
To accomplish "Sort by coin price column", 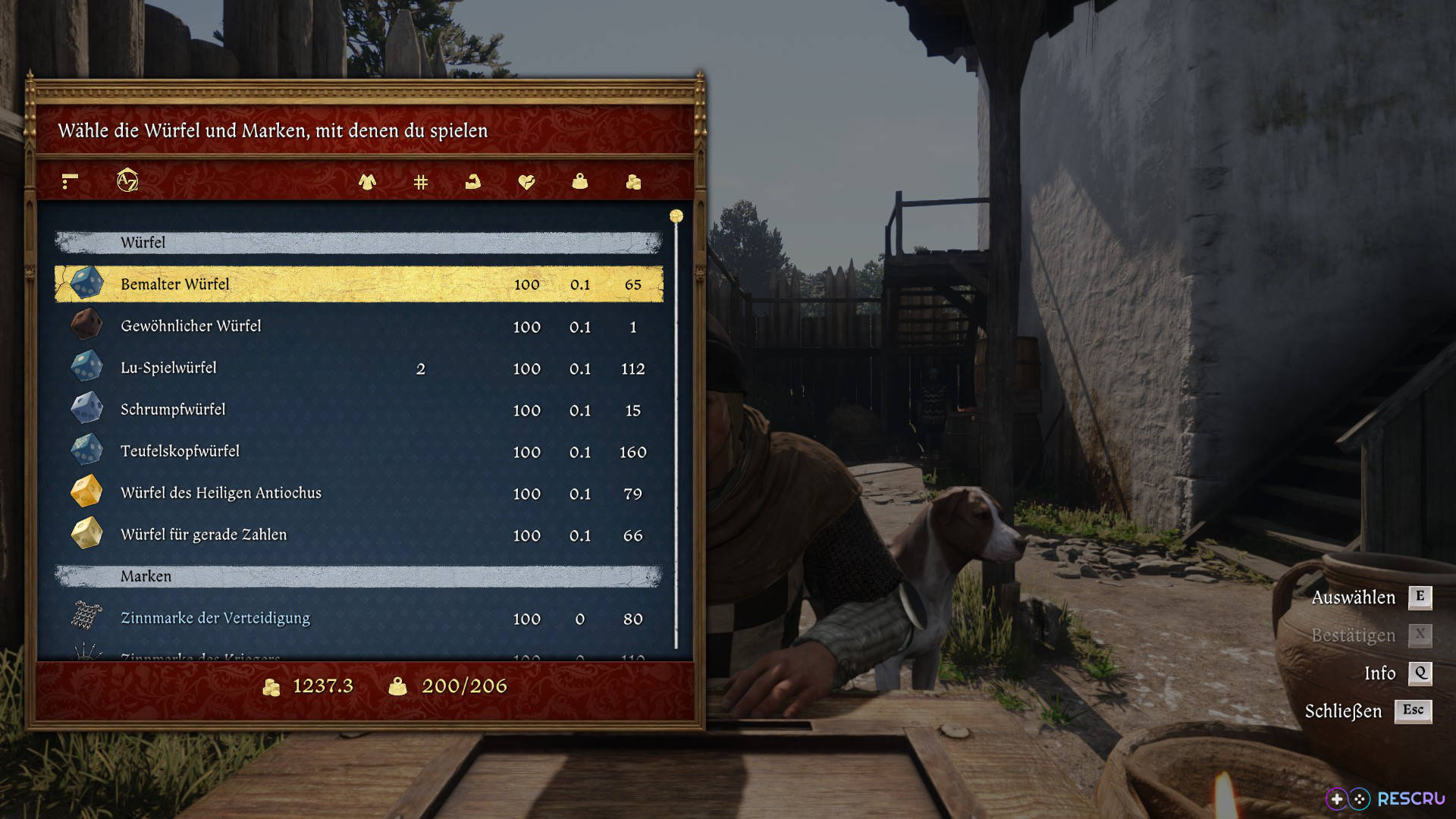I will 633,182.
